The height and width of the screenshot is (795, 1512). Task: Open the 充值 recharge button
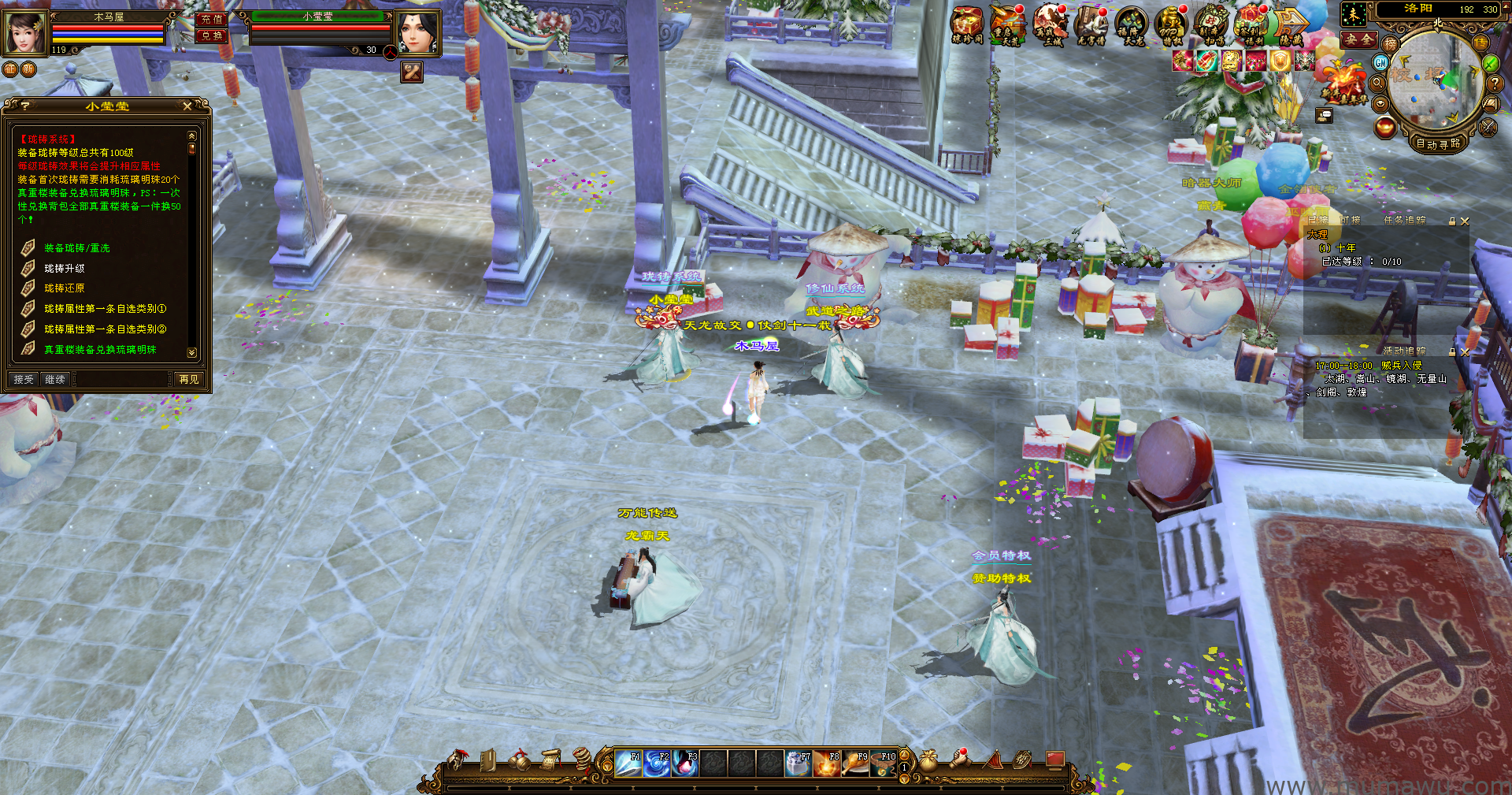(x=211, y=20)
